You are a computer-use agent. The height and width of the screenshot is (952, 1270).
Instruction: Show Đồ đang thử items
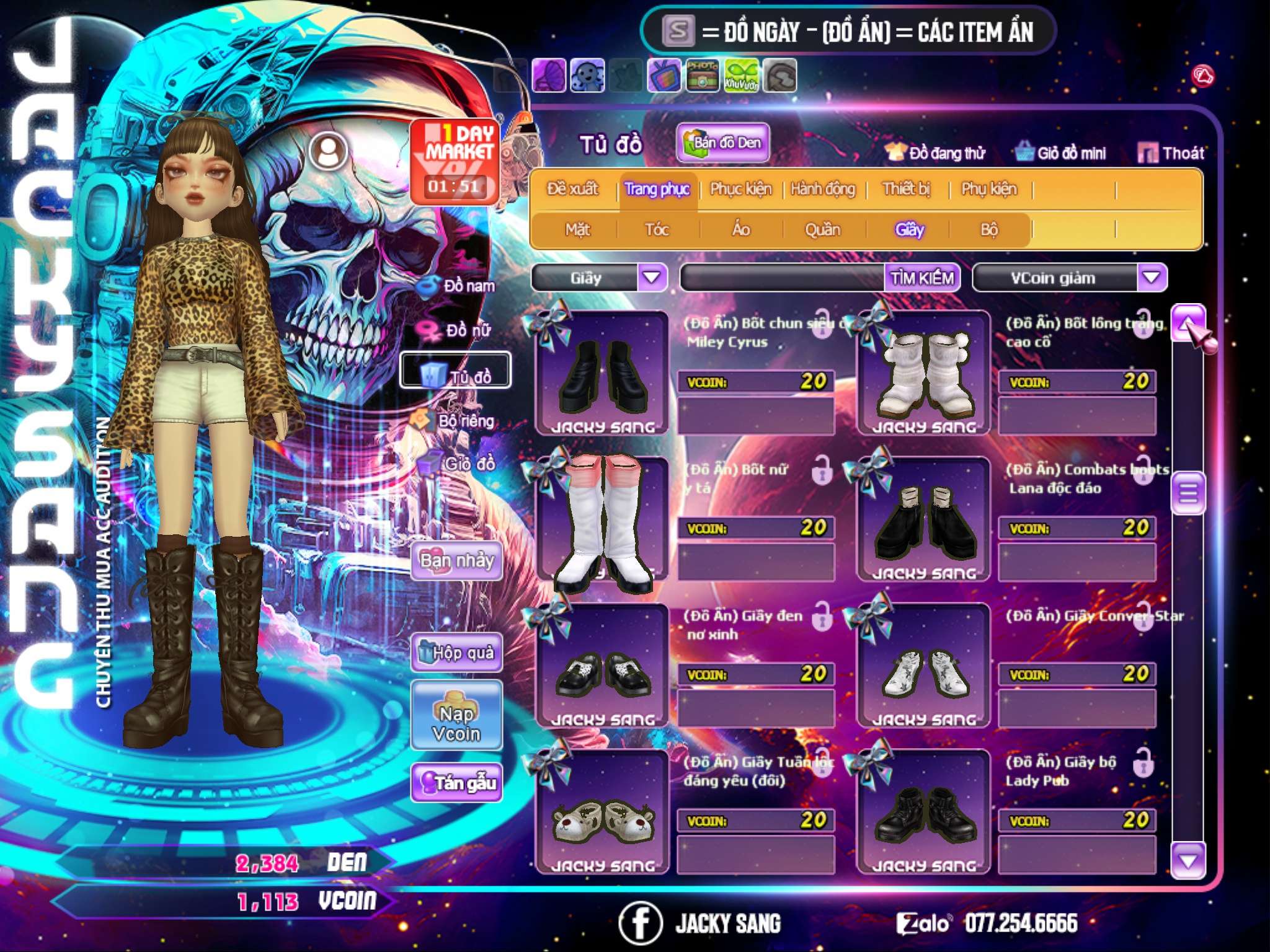(935, 153)
